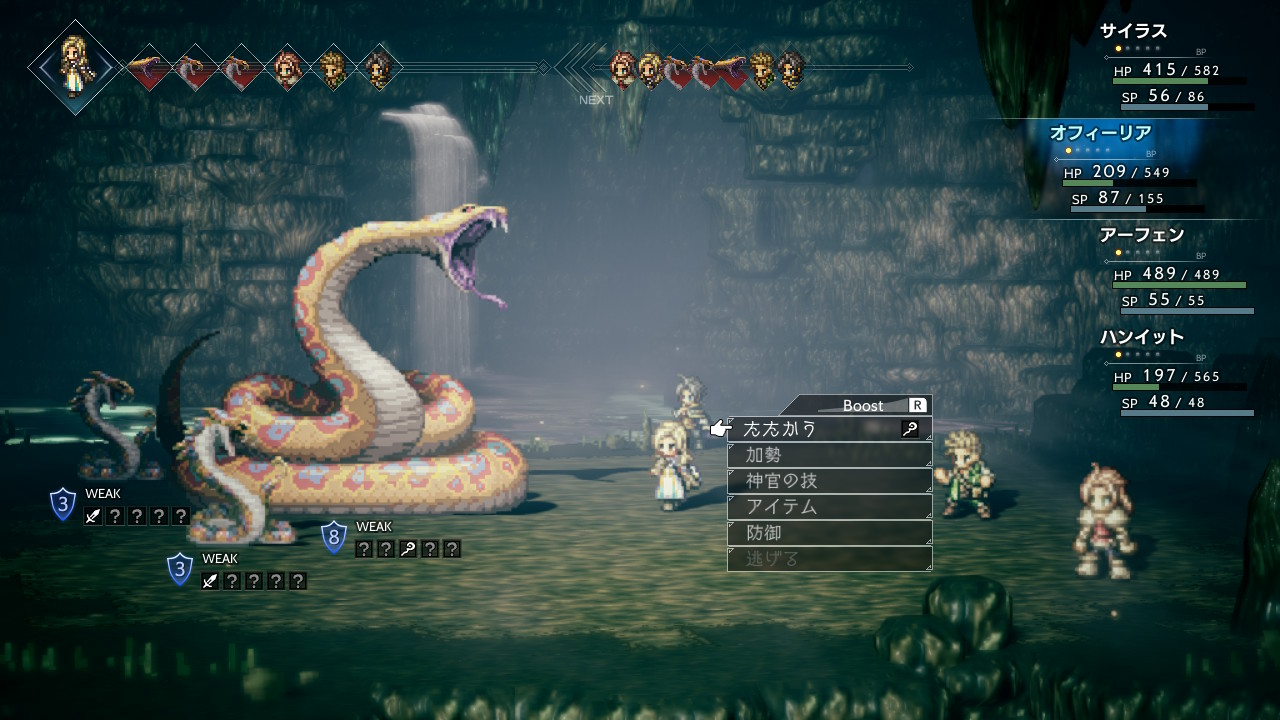Select ハンイット in the party panel

(x=1141, y=337)
